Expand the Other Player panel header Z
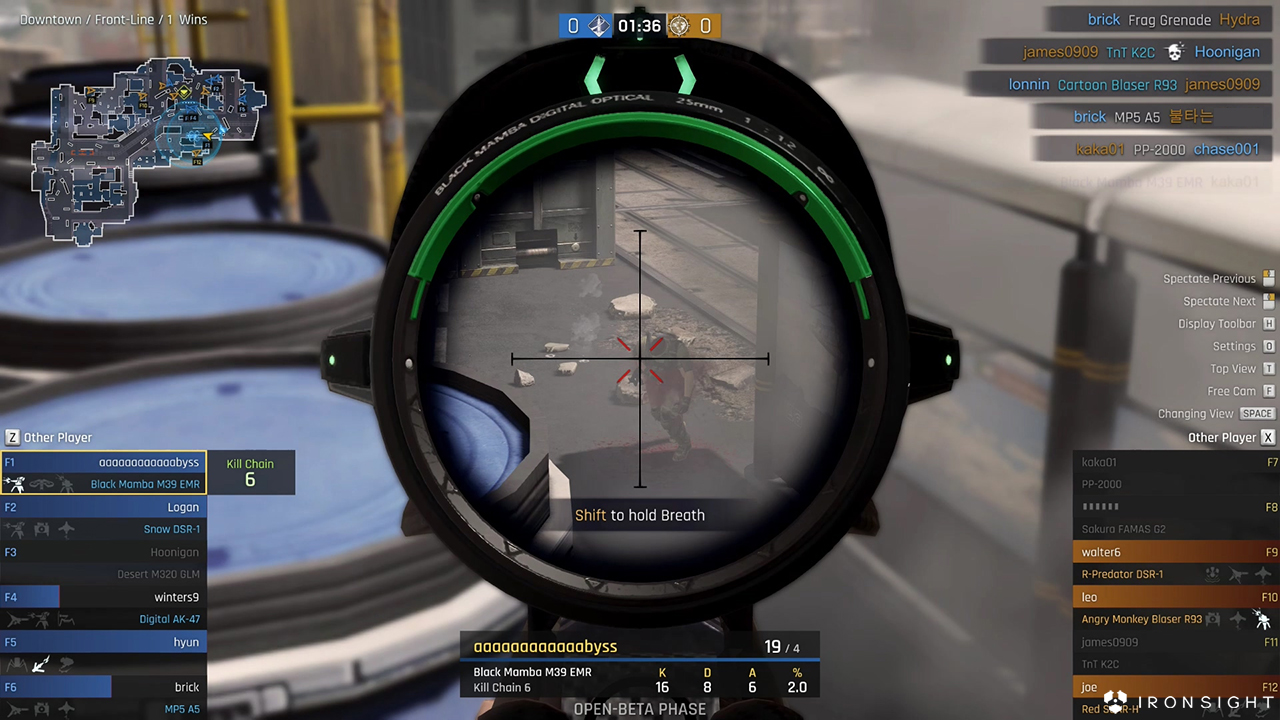 pyautogui.click(x=12, y=437)
